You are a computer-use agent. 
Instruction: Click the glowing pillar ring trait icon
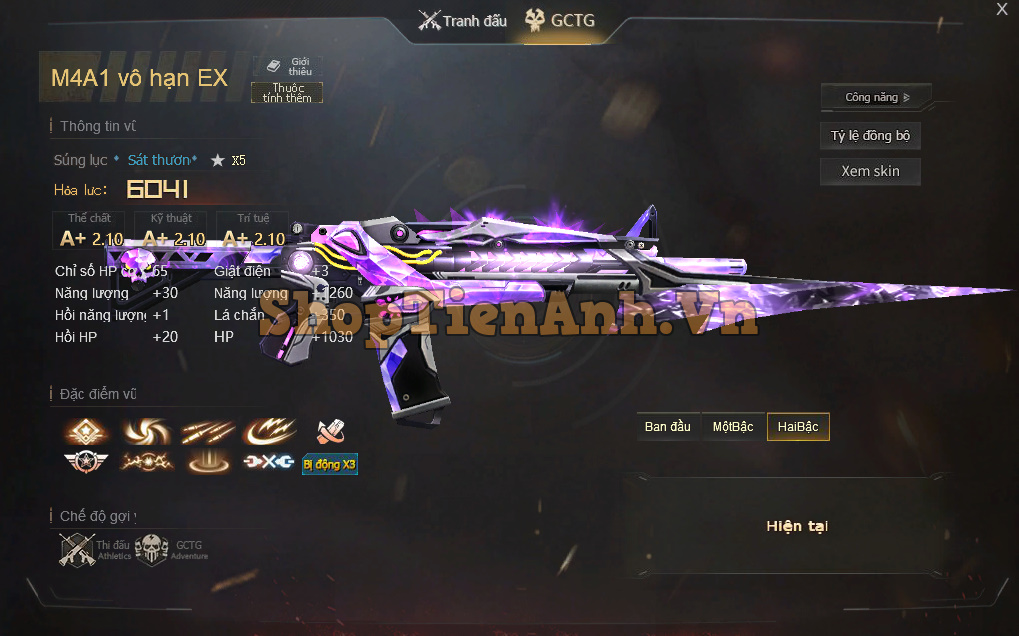(208, 463)
